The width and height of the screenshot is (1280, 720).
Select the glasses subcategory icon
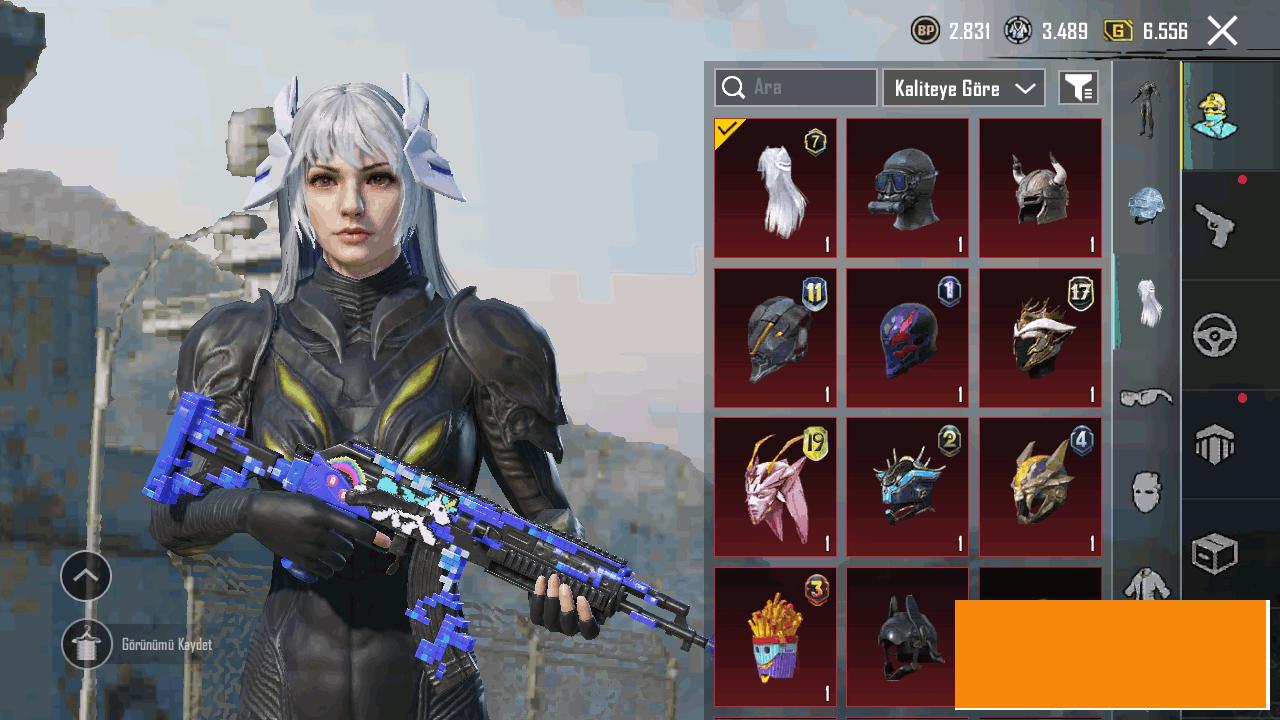coord(1146,399)
